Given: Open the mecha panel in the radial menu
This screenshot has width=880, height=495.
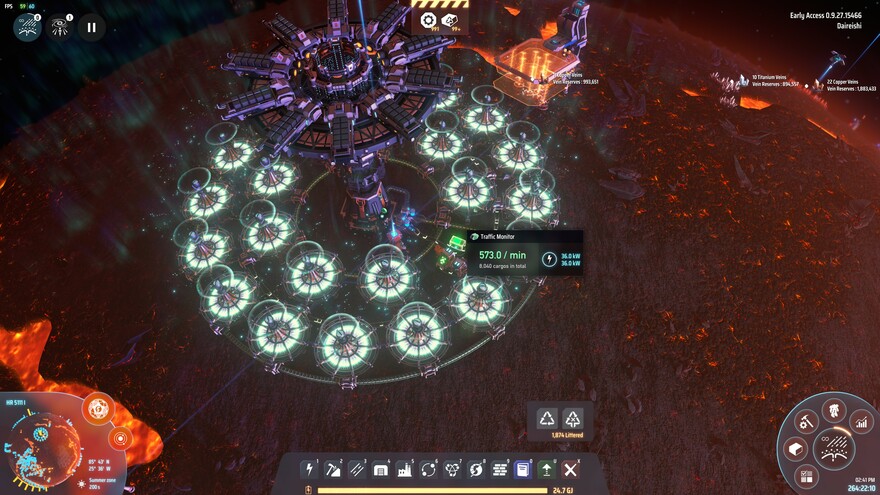Looking at the screenshot, I should click(833, 410).
